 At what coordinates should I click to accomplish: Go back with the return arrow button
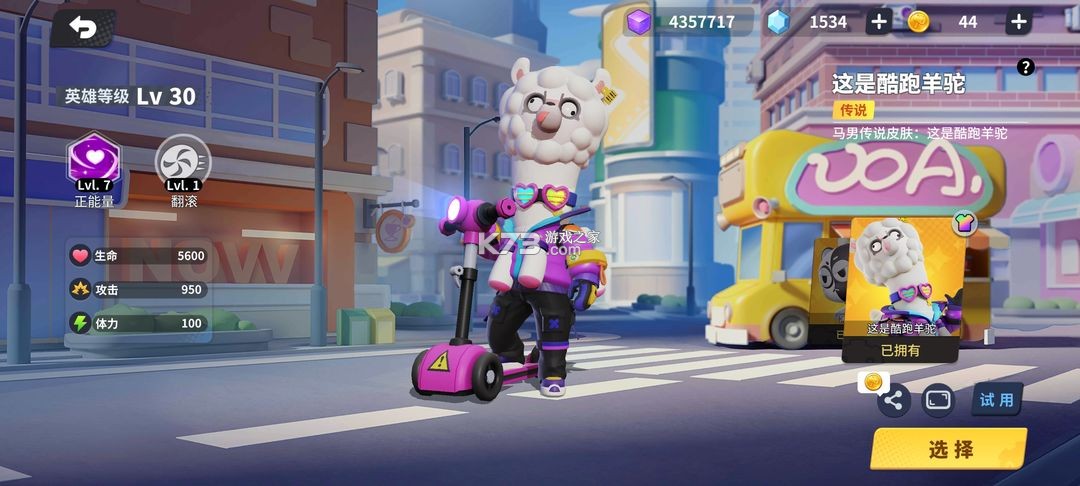[82, 30]
